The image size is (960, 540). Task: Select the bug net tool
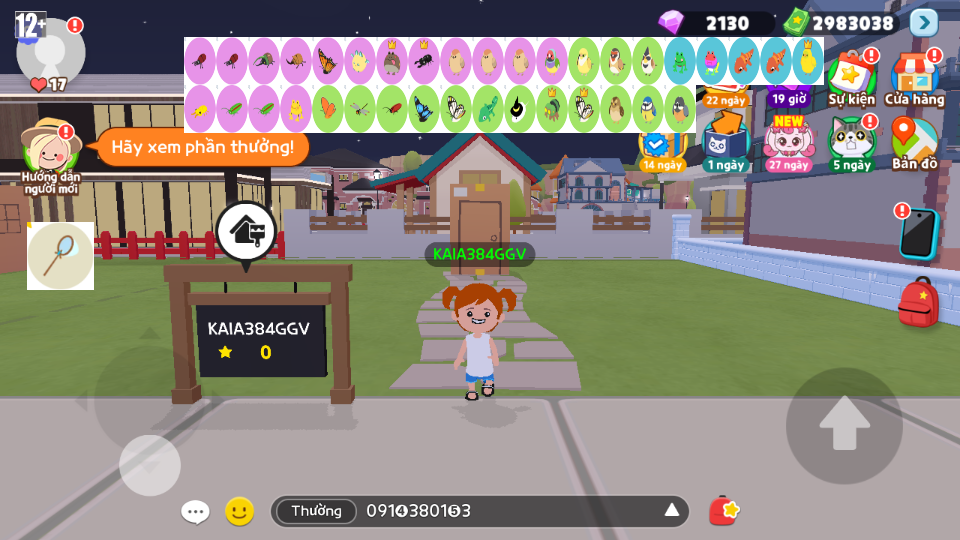[60, 256]
